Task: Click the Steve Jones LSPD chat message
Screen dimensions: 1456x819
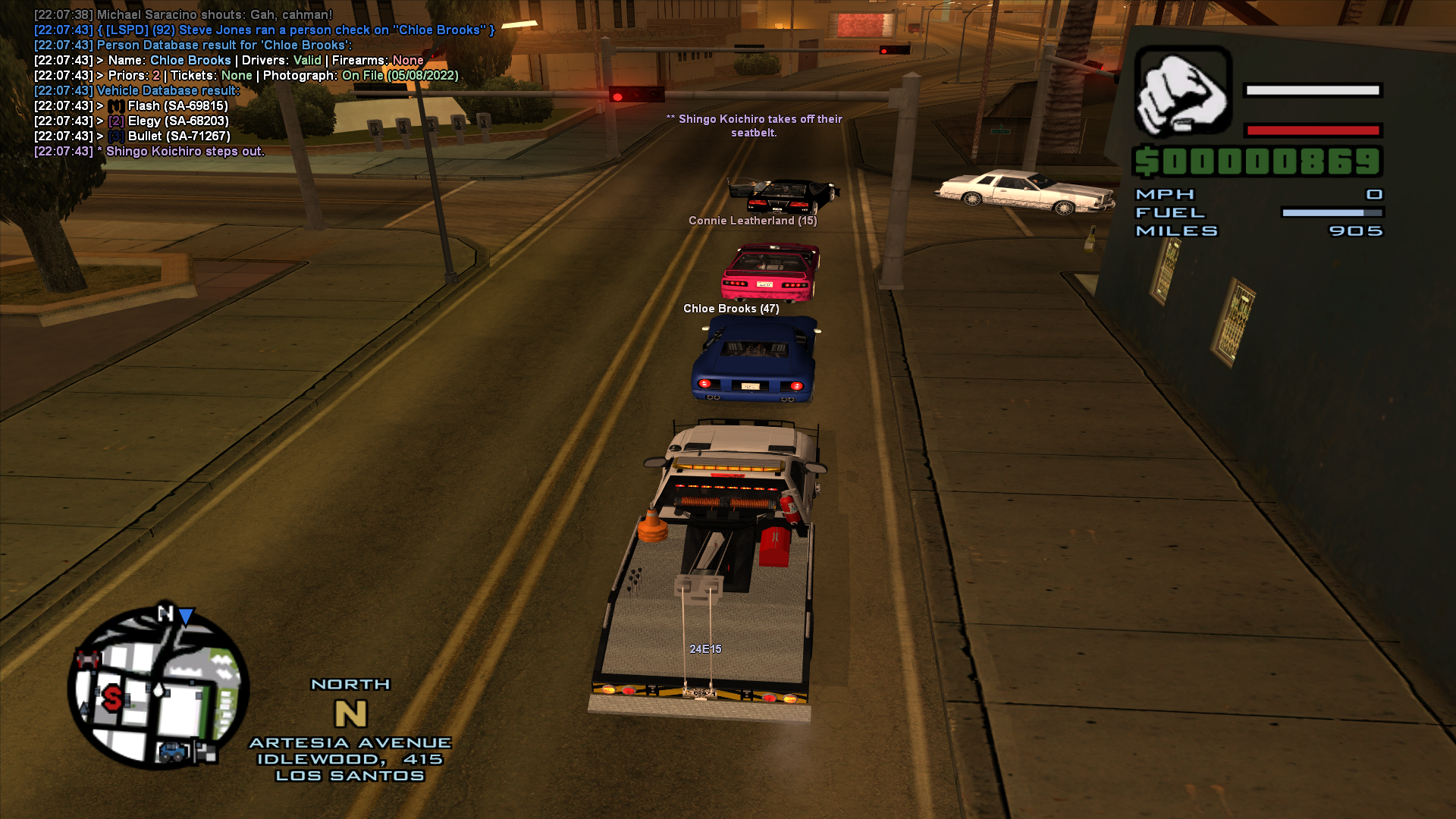Action: [264, 30]
